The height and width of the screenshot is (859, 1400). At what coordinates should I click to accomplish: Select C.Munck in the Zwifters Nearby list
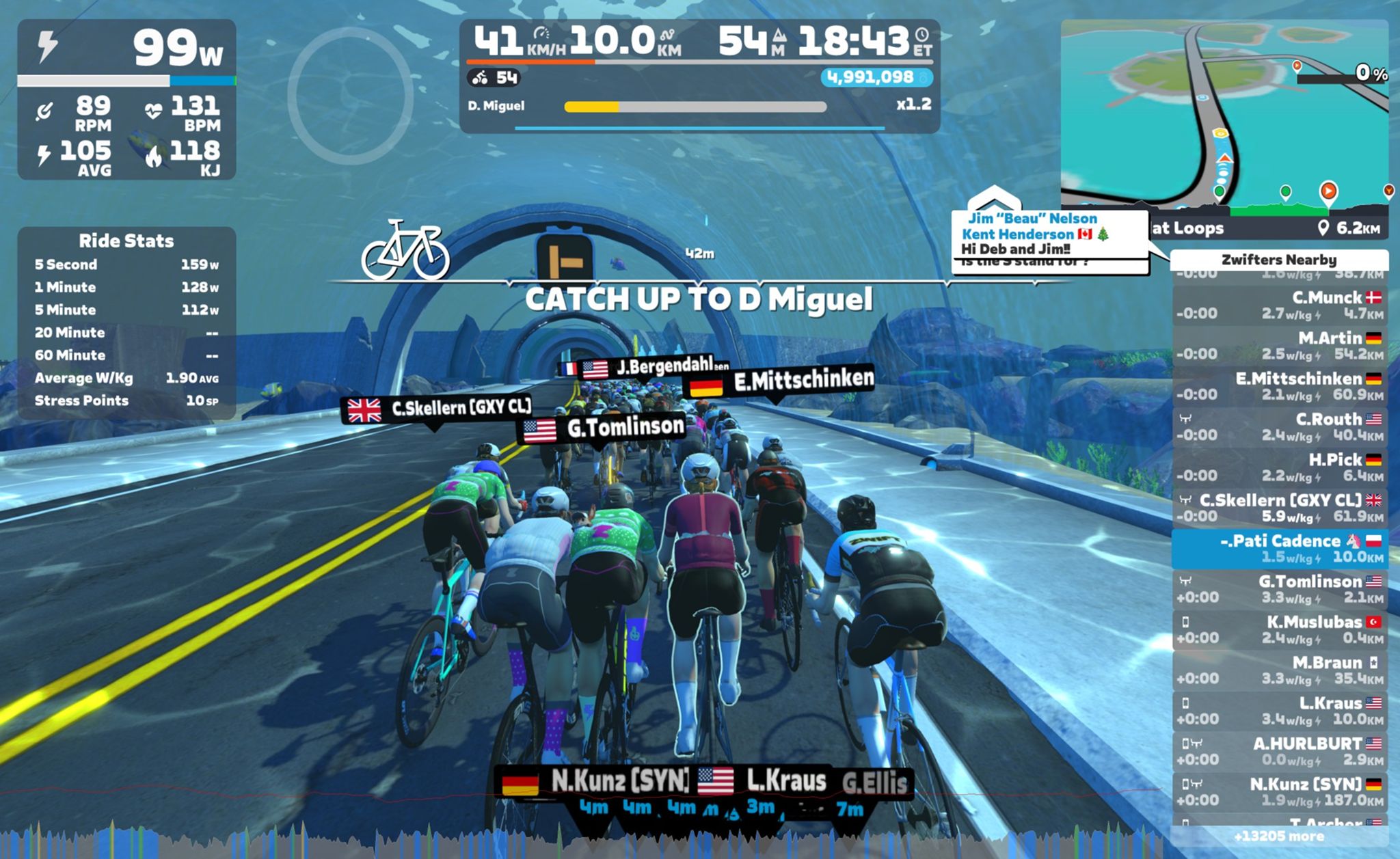click(x=1278, y=305)
